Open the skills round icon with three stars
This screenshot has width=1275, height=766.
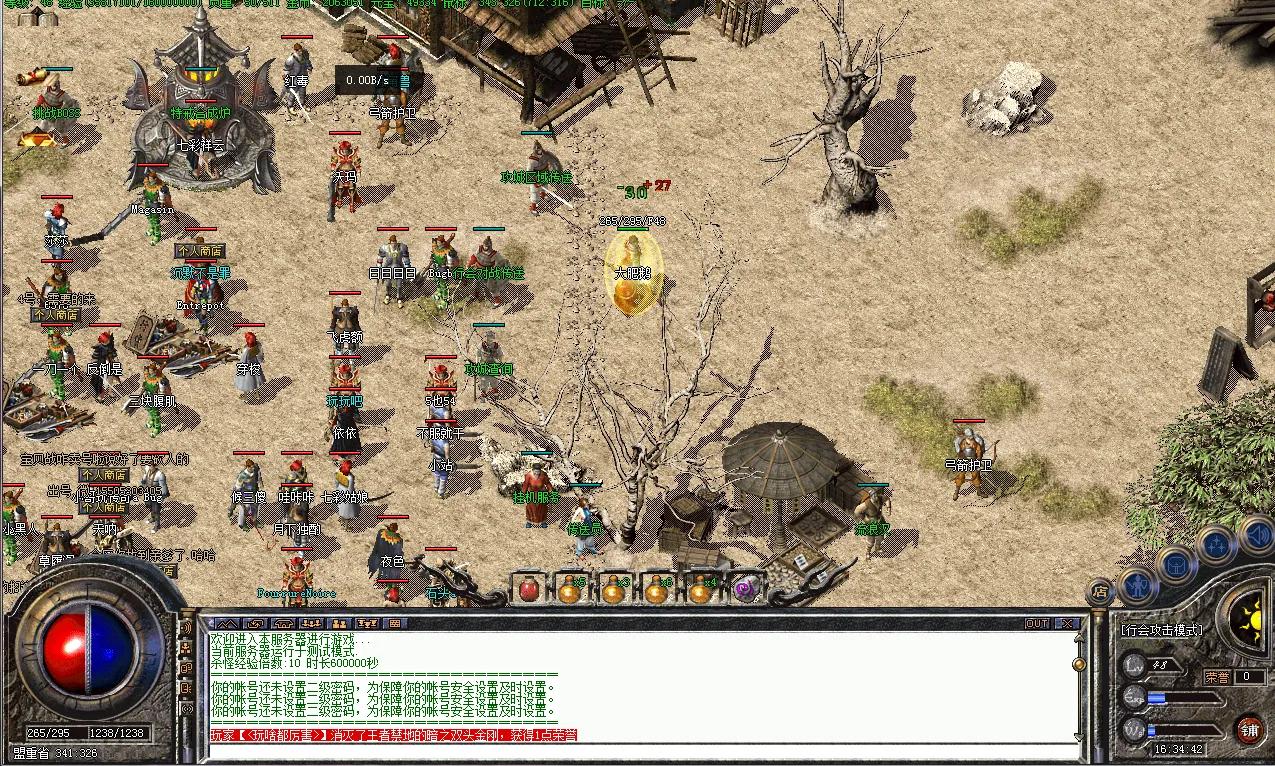1215,545
